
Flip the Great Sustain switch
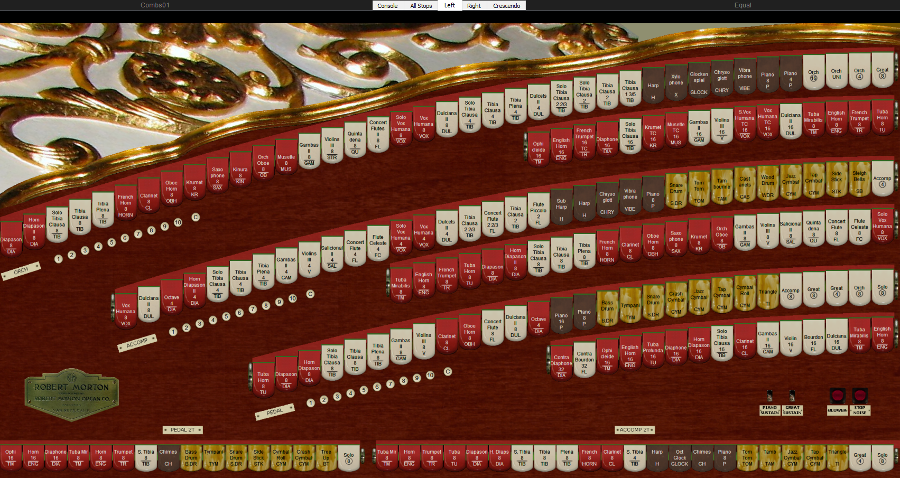(792, 397)
